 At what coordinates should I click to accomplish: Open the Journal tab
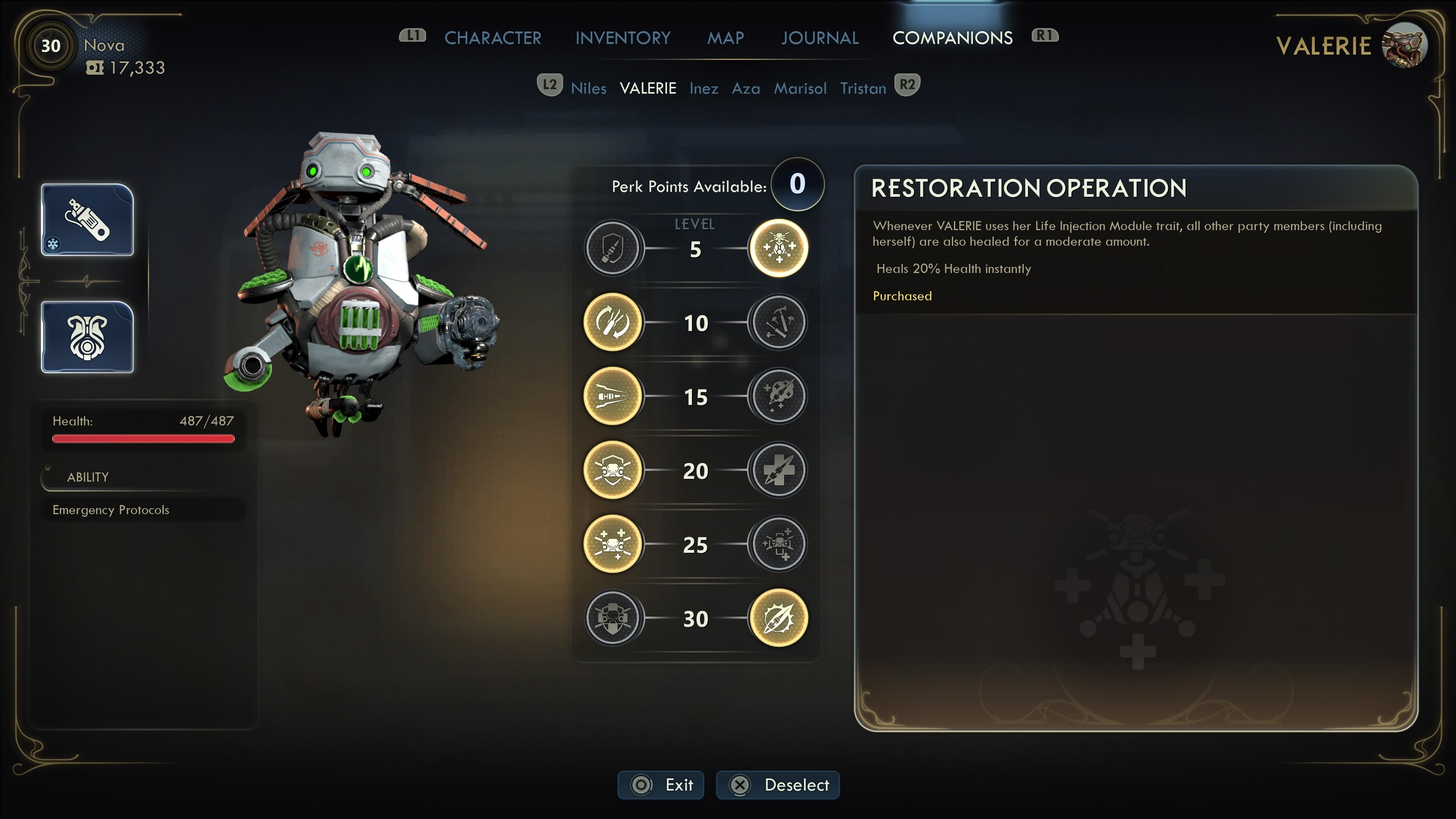click(x=819, y=38)
